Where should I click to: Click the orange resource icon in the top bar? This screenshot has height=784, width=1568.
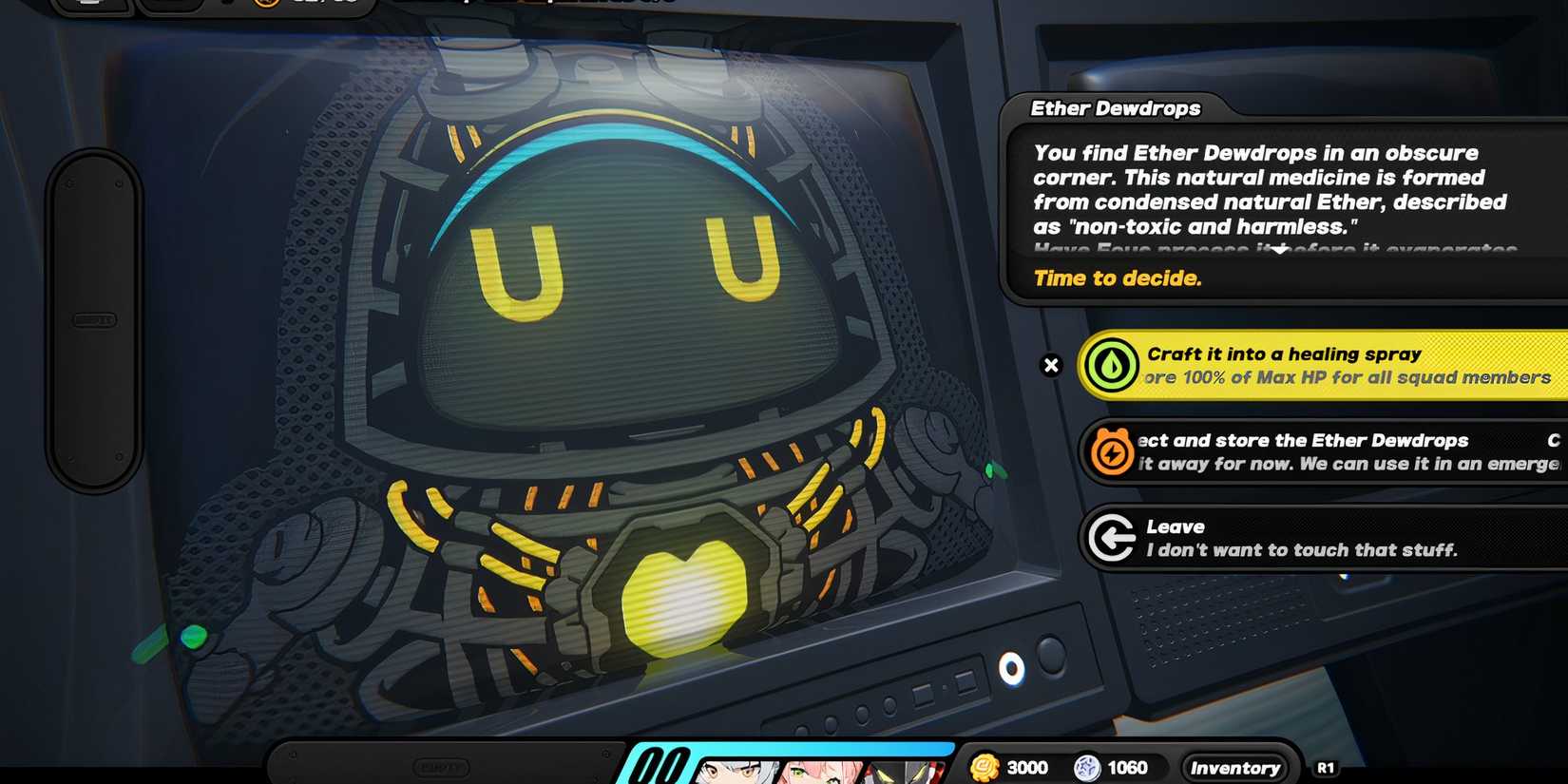pos(266,3)
